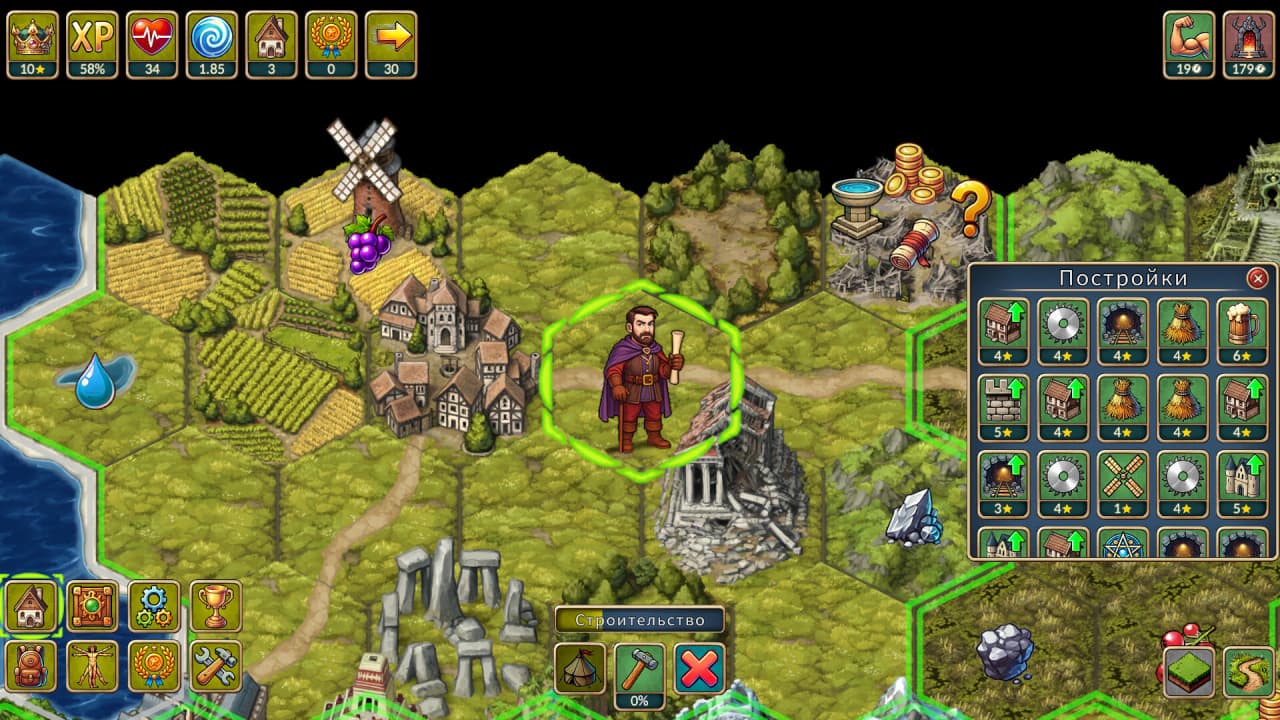Viewport: 1280px width, 720px height.
Task: Open the Vitruvian man character sheet
Action: pyautogui.click(x=92, y=666)
